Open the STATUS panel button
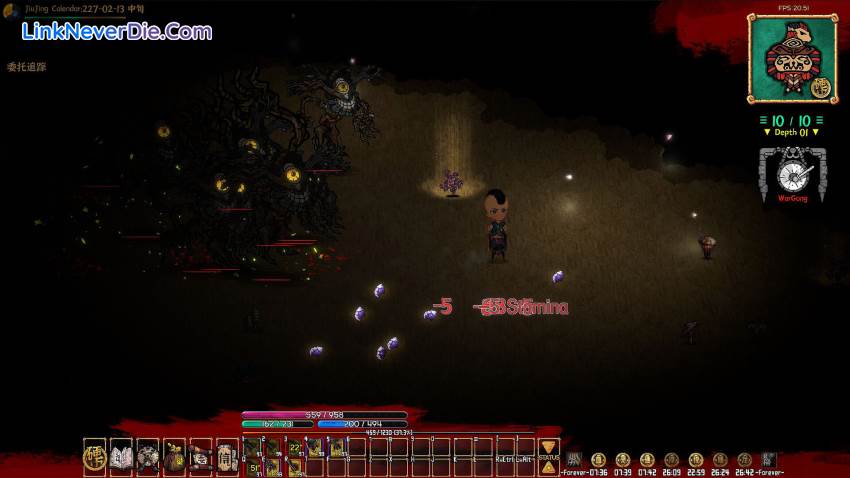The width and height of the screenshot is (850, 478). (x=548, y=455)
